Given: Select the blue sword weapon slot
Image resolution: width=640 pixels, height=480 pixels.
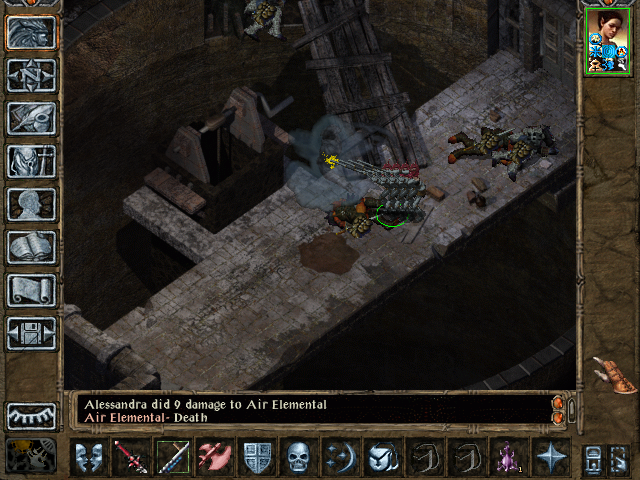Looking at the screenshot, I should tap(172, 457).
